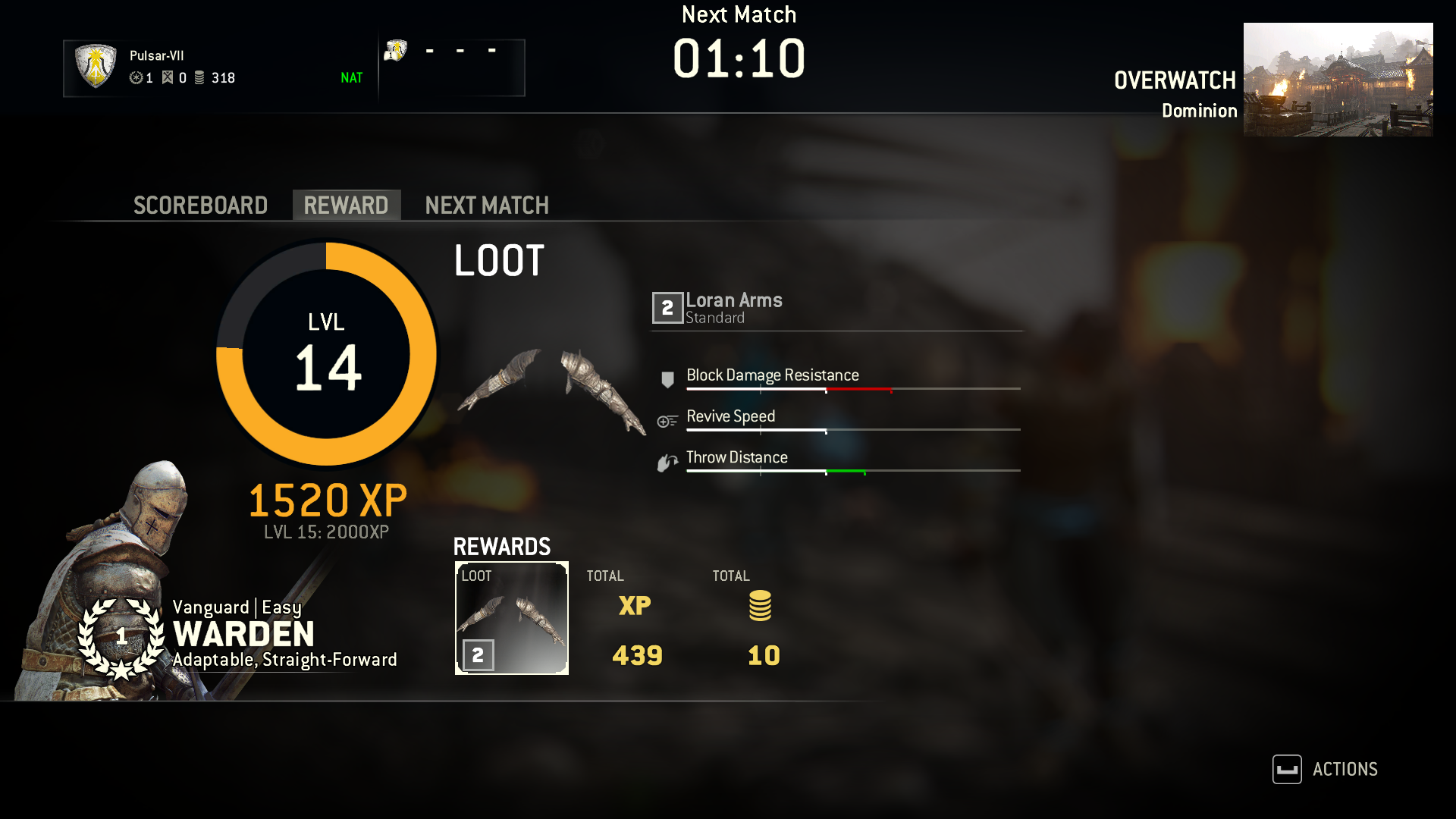1456x819 pixels.
Task: Select the Loran Arms loot reward tile
Action: pyautogui.click(x=511, y=618)
